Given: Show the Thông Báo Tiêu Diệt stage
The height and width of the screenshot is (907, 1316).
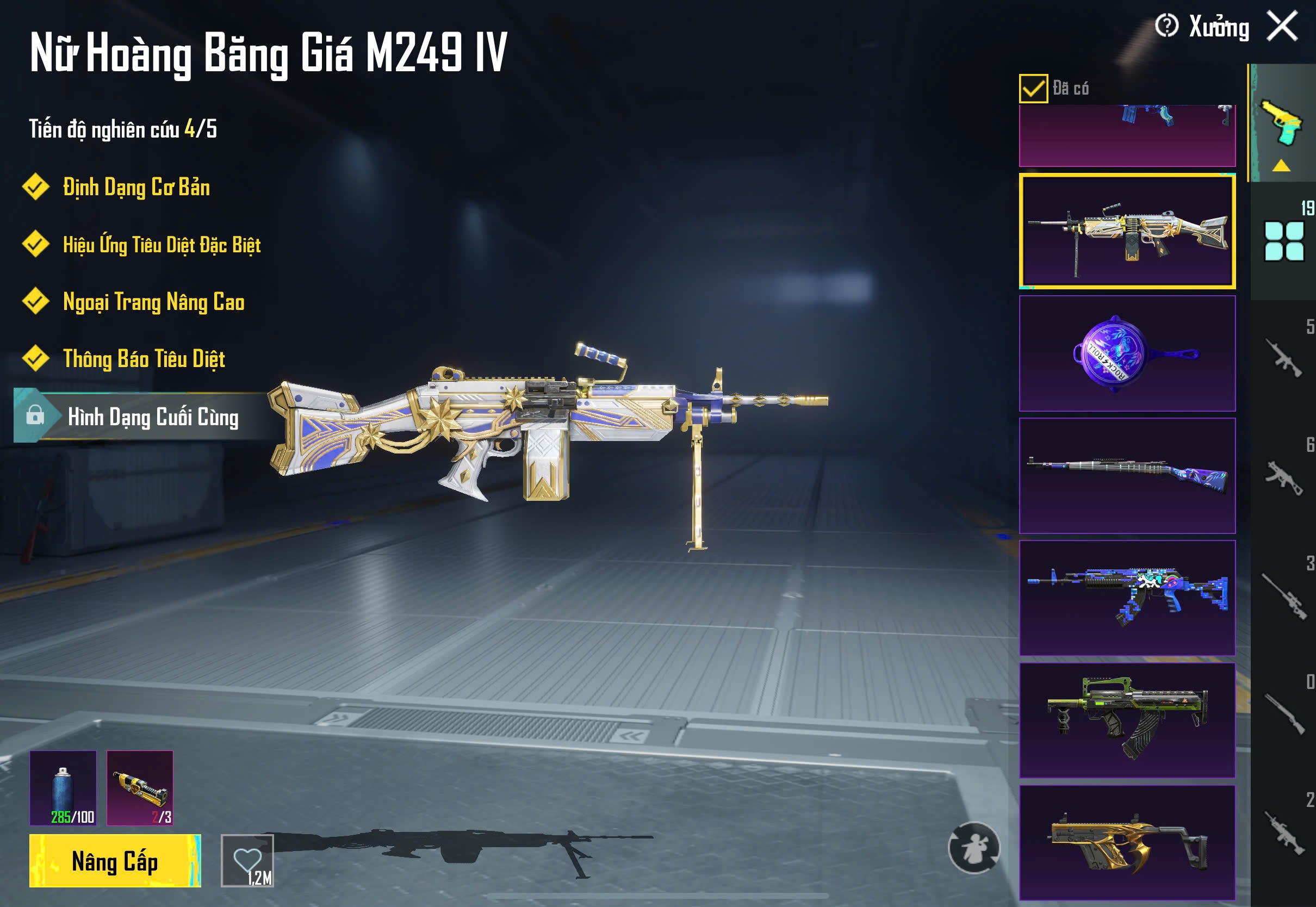Looking at the screenshot, I should [x=144, y=359].
